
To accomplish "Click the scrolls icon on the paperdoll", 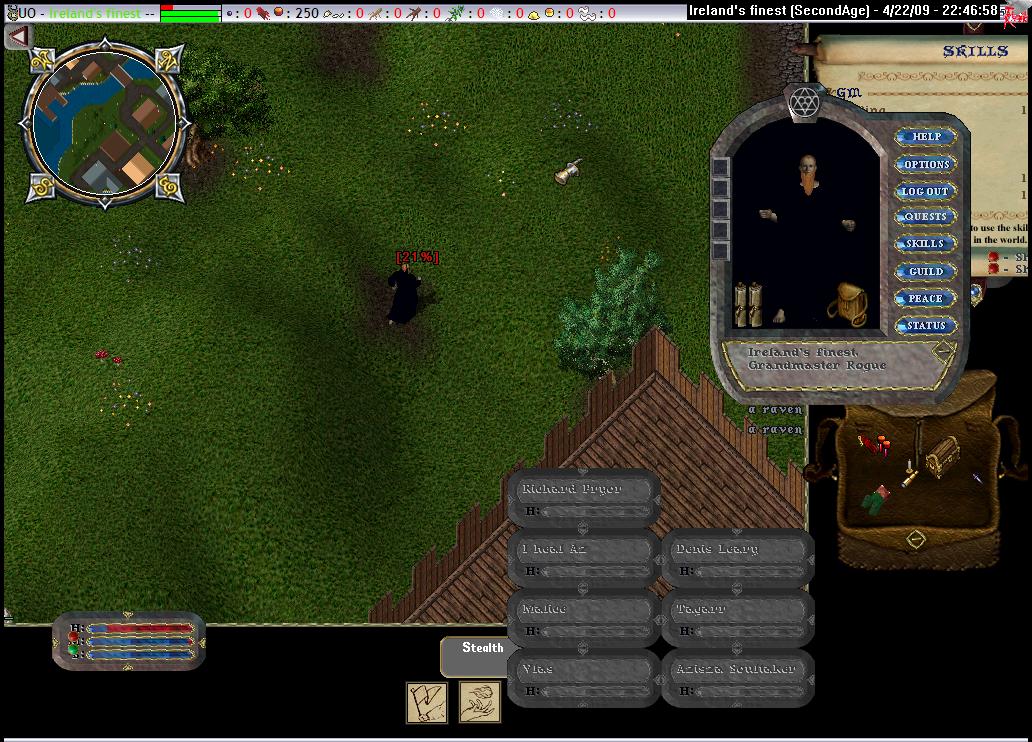I will [x=747, y=304].
